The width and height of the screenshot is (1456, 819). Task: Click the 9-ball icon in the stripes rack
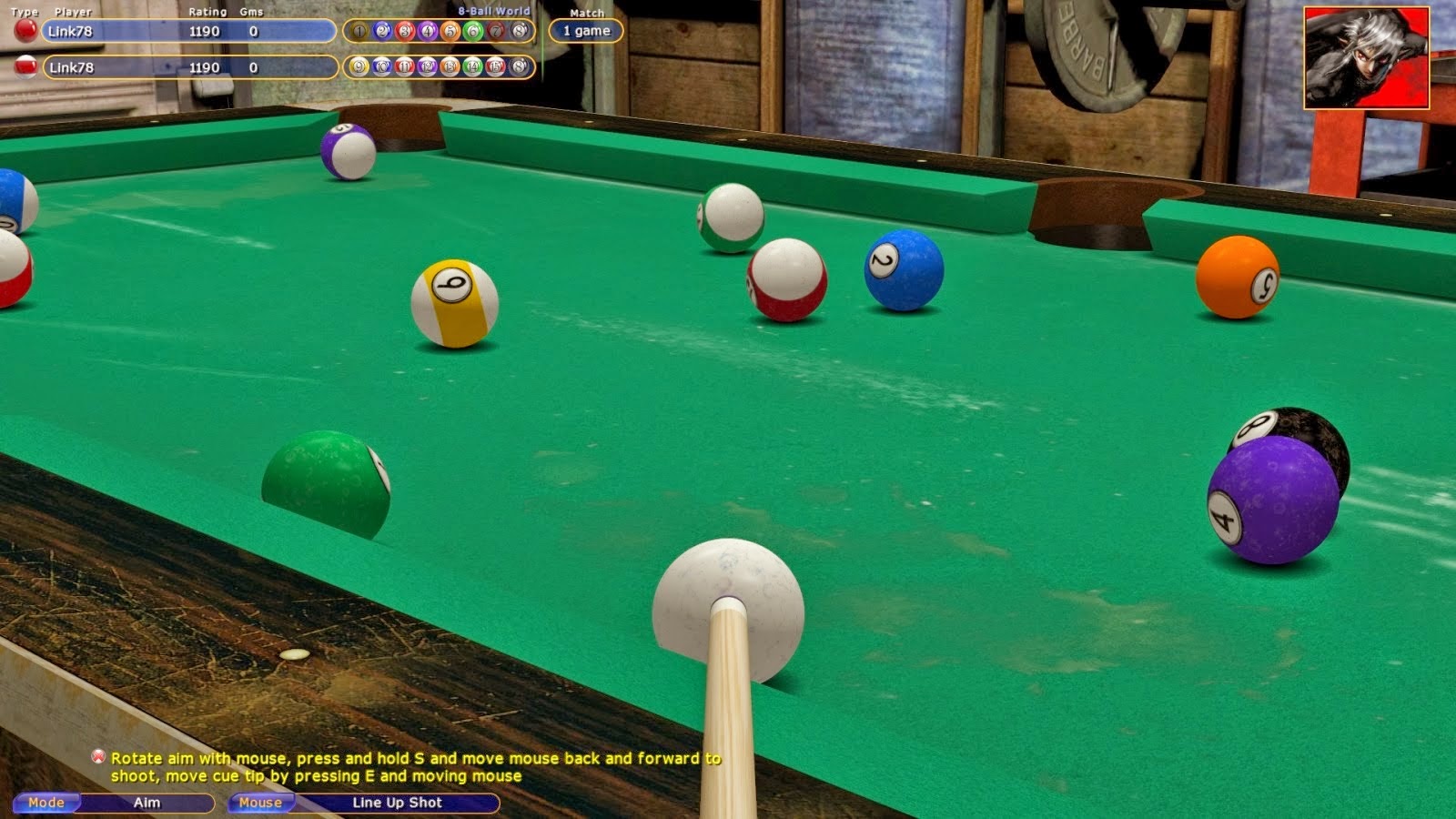click(x=359, y=66)
